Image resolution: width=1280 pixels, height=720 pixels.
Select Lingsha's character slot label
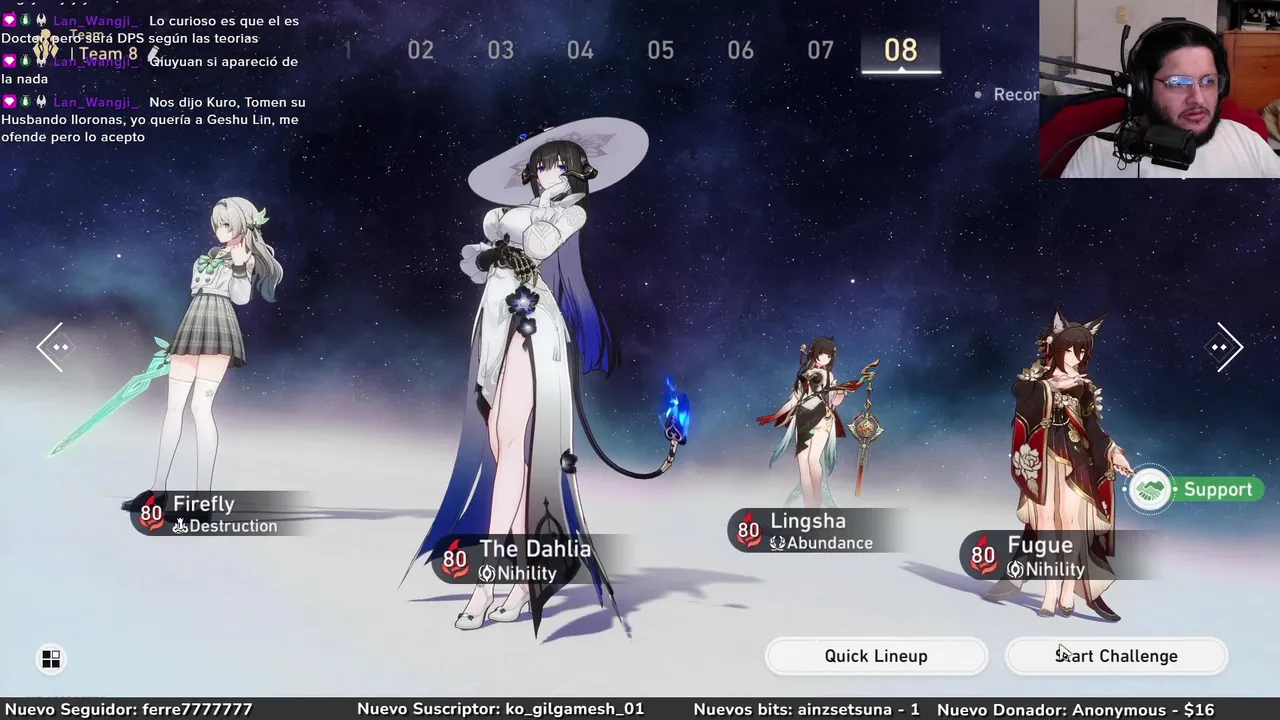coord(810,531)
